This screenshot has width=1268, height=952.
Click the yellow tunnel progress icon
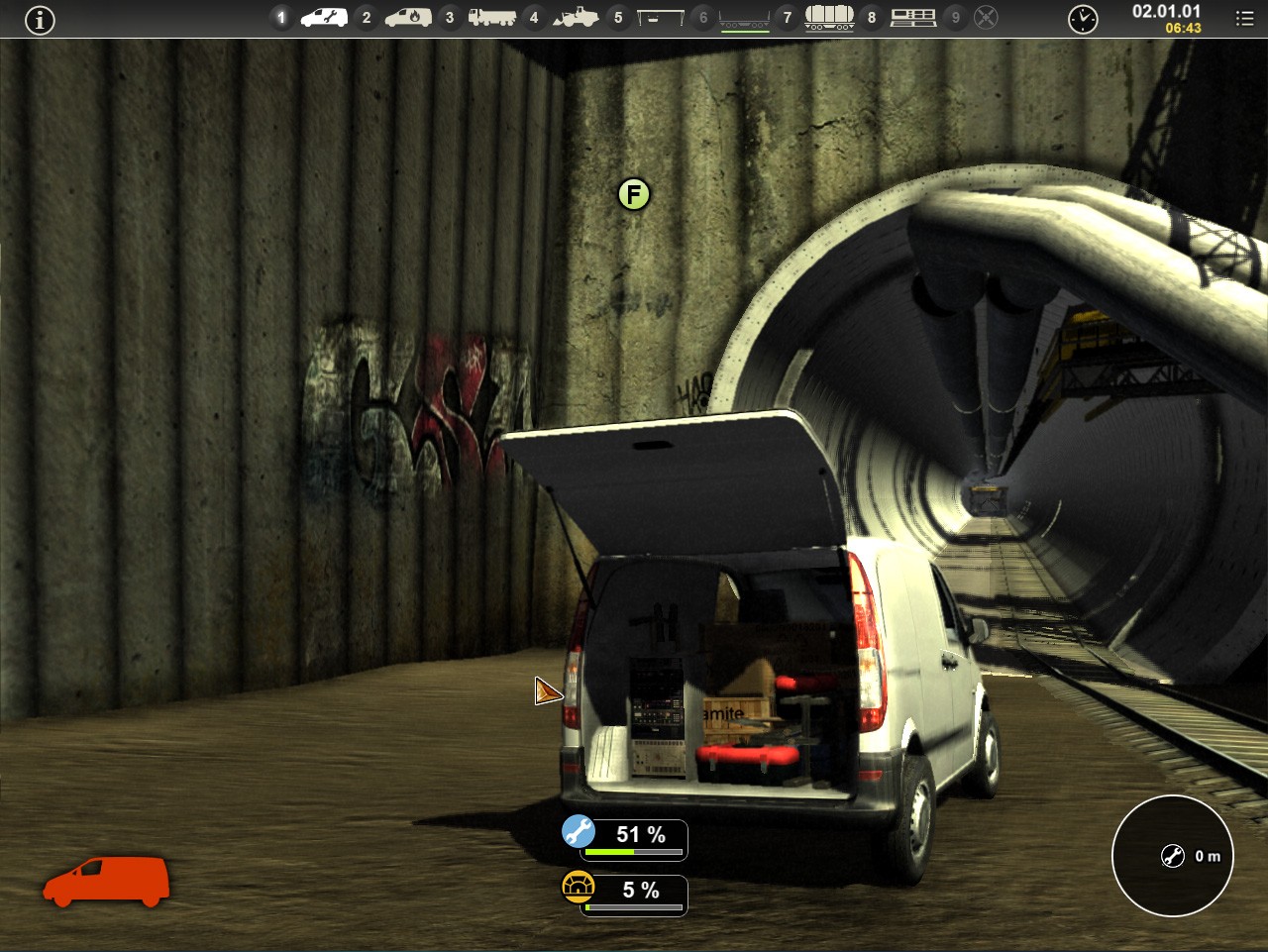pyautogui.click(x=579, y=886)
